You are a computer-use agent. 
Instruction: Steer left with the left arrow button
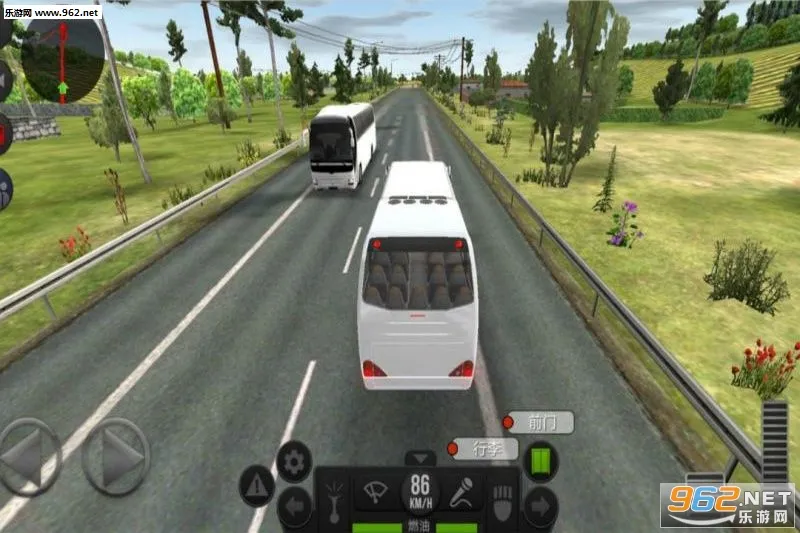pos(28,457)
